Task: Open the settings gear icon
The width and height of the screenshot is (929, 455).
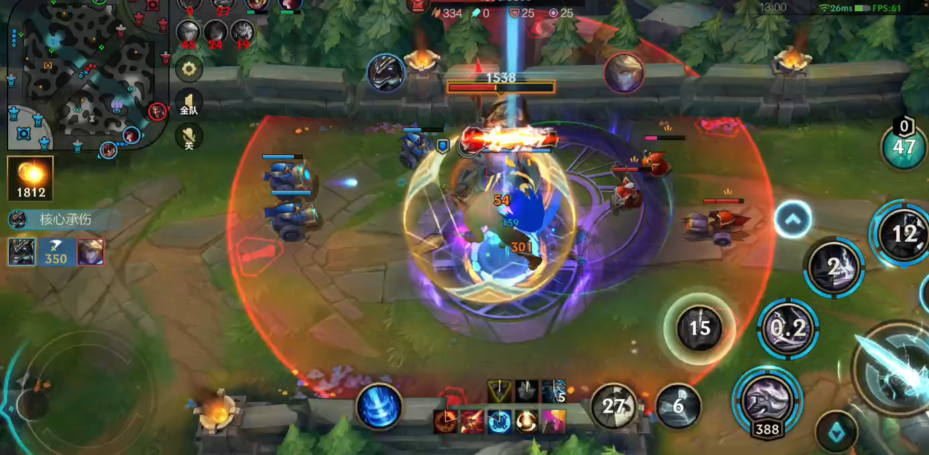Action: click(188, 69)
